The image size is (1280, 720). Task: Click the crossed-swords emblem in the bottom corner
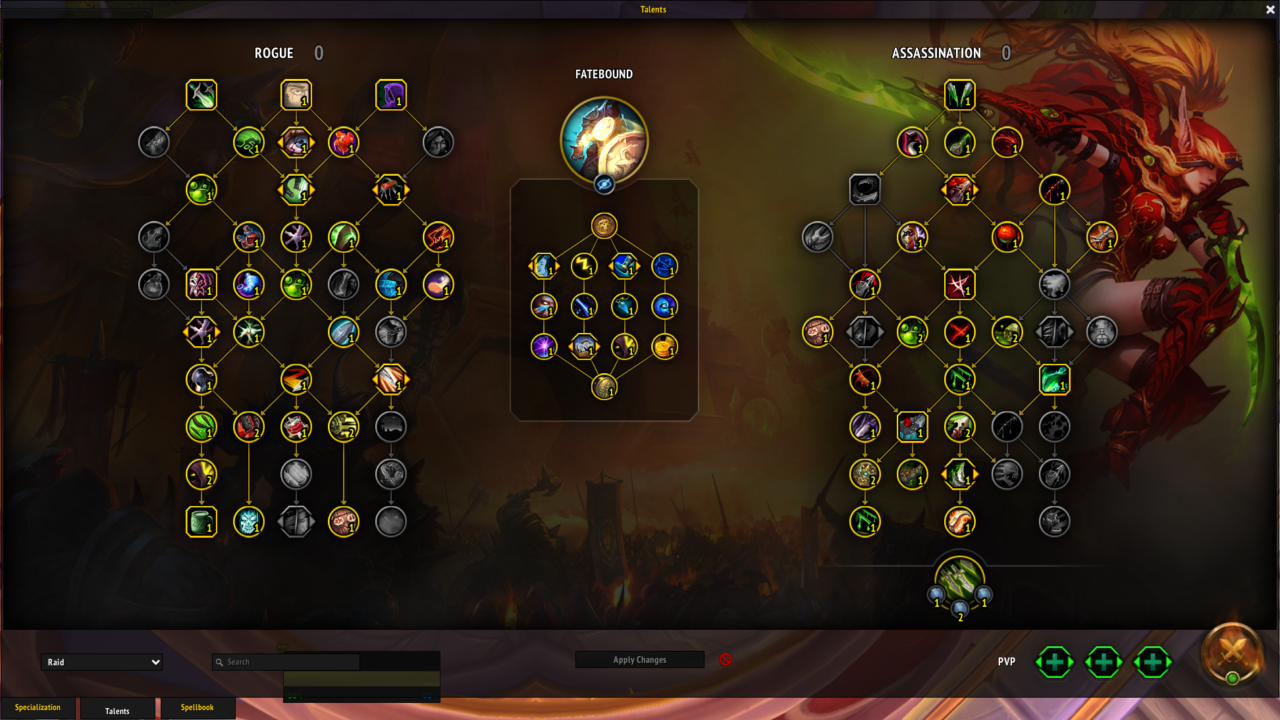pyautogui.click(x=1233, y=652)
